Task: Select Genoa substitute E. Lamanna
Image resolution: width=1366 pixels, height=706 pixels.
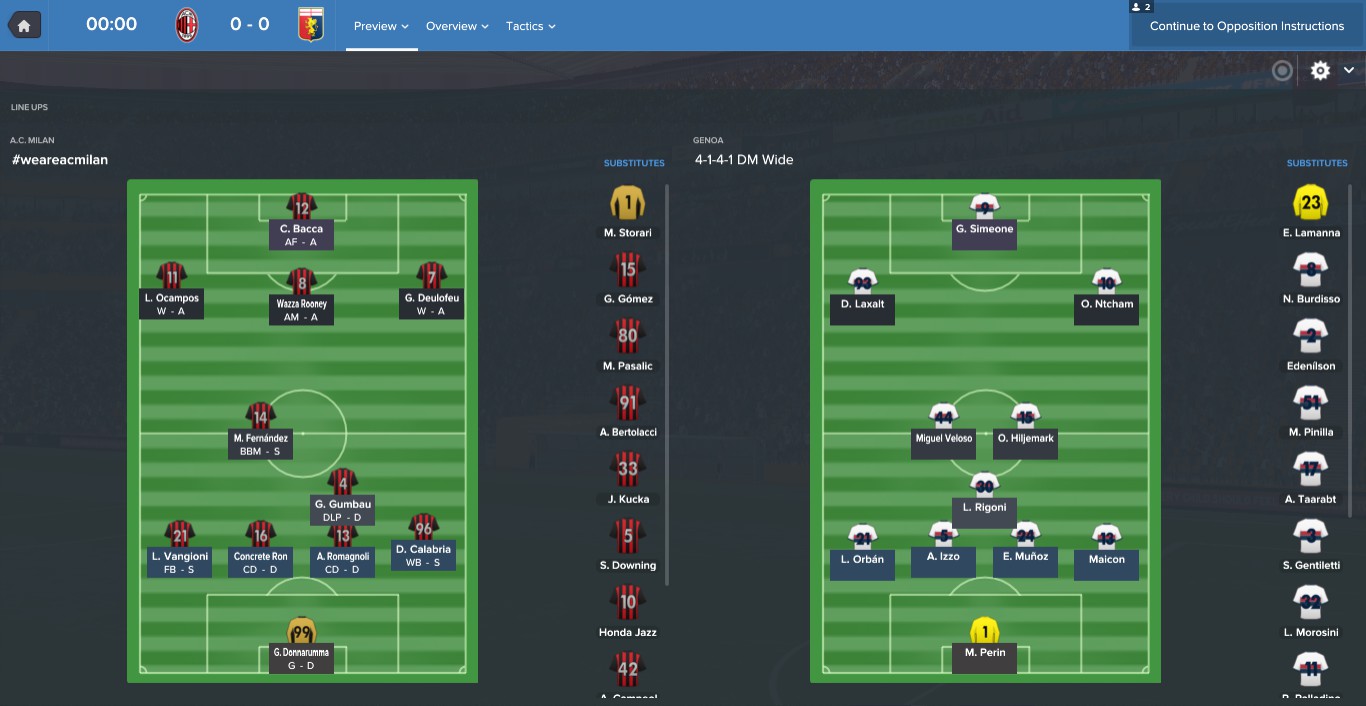Action: pos(1311,211)
